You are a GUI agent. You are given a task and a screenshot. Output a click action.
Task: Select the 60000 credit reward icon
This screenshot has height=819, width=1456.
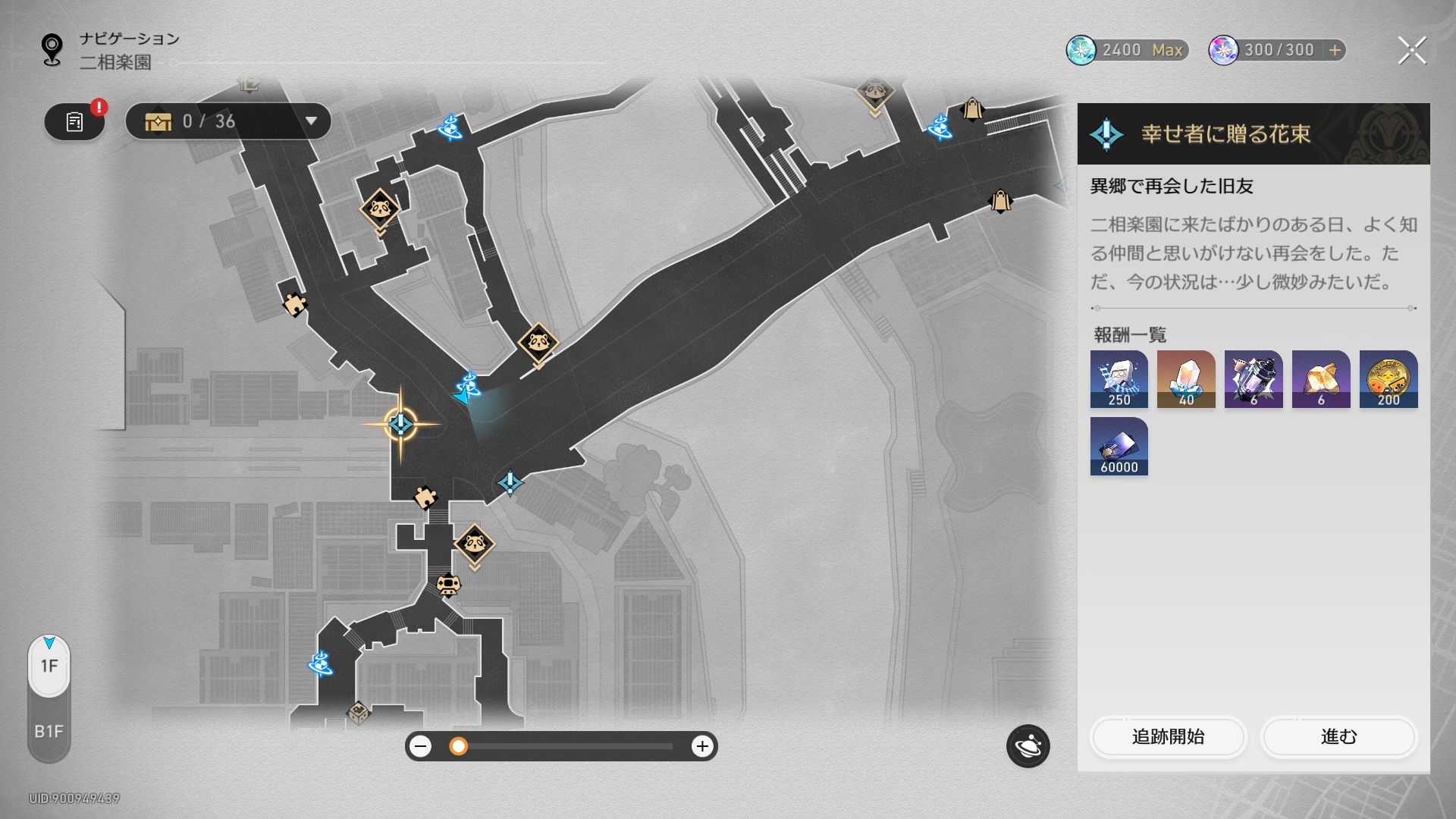point(1119,447)
